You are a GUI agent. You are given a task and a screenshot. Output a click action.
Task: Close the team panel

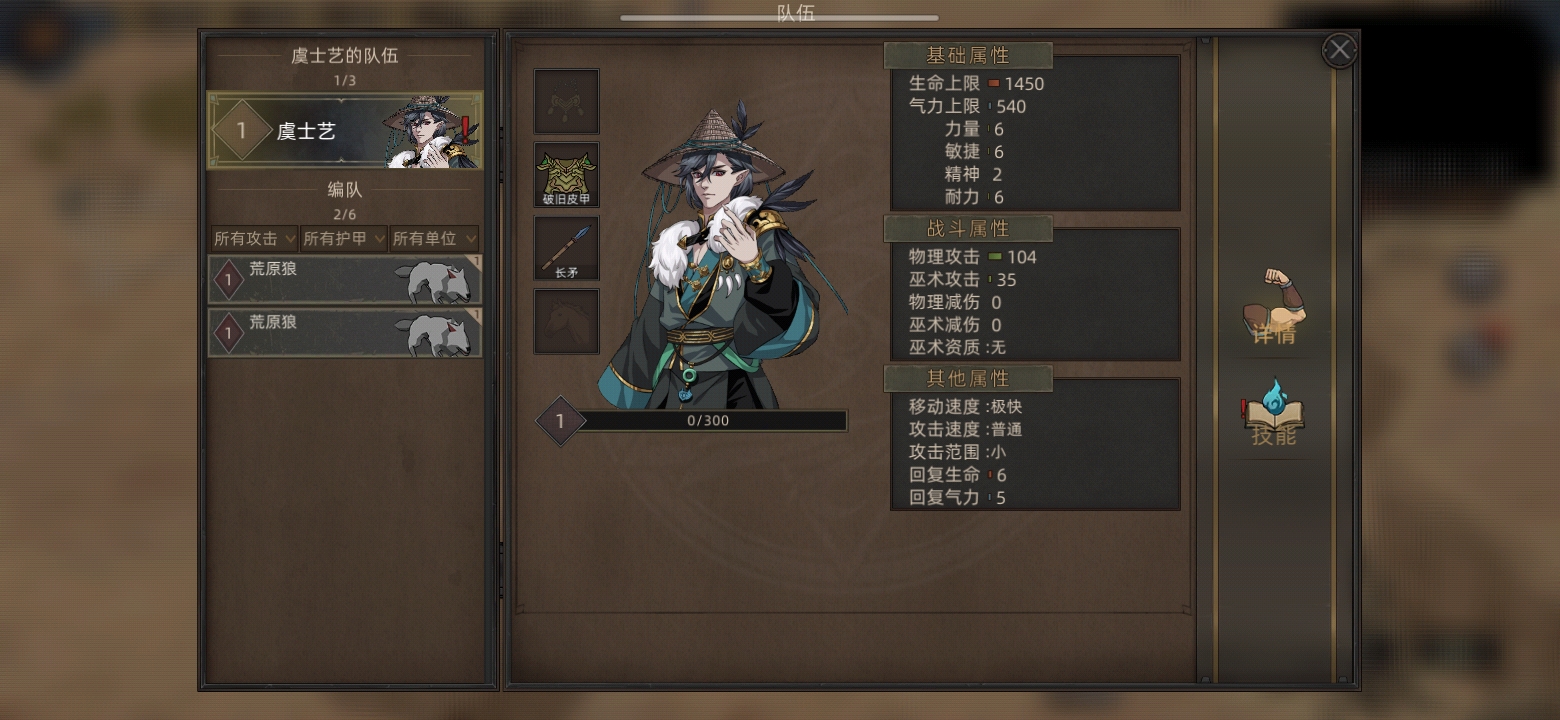[x=1339, y=50]
